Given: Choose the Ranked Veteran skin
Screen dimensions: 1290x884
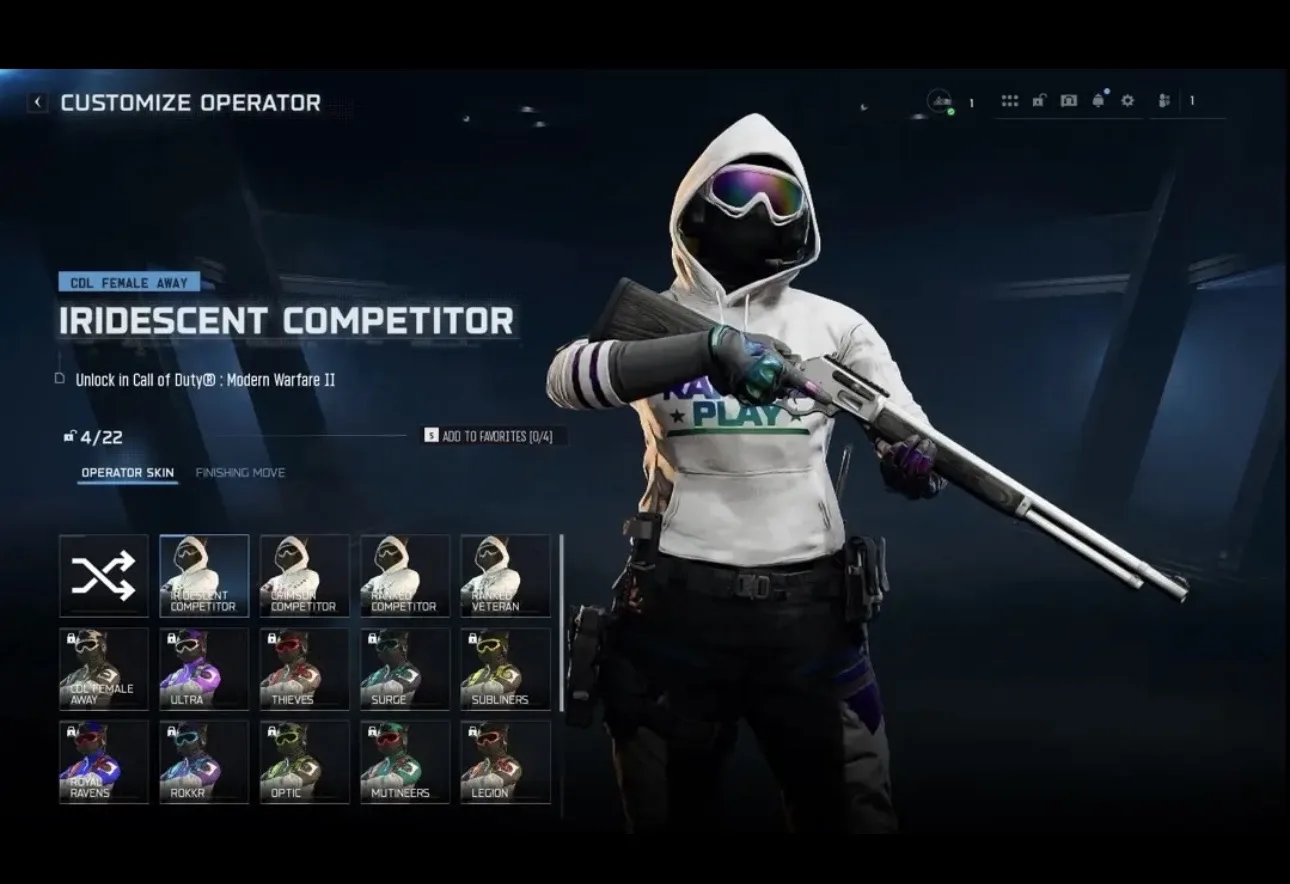Looking at the screenshot, I should click(x=505, y=576).
